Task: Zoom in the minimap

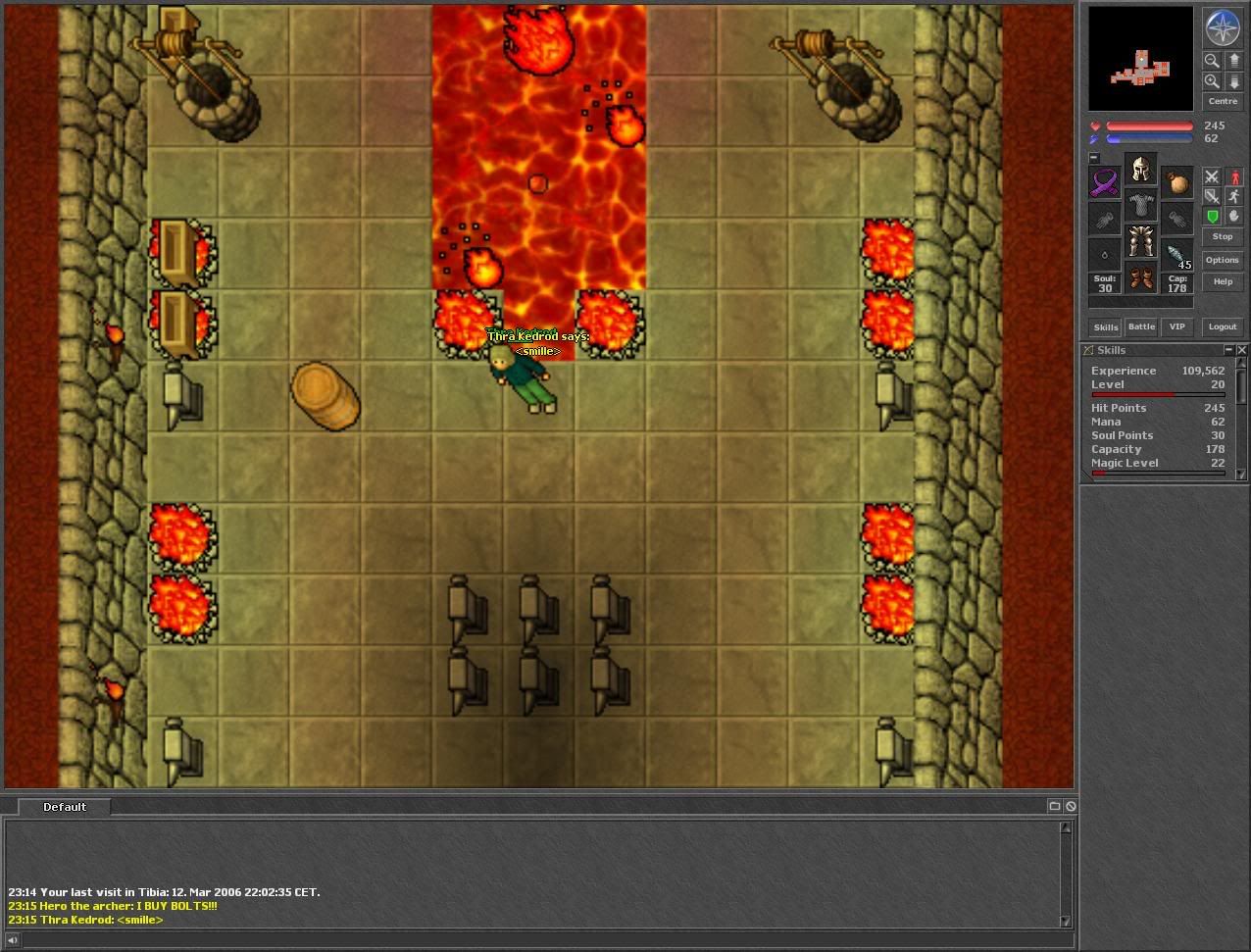Action: (x=1212, y=82)
